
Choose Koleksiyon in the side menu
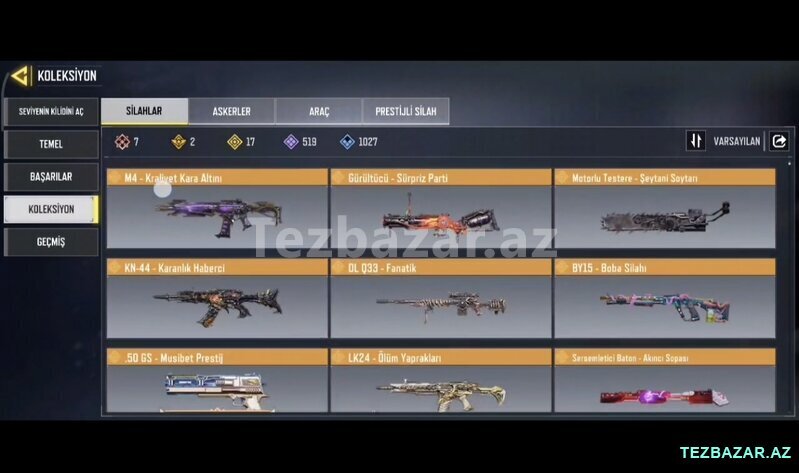[x=51, y=209]
